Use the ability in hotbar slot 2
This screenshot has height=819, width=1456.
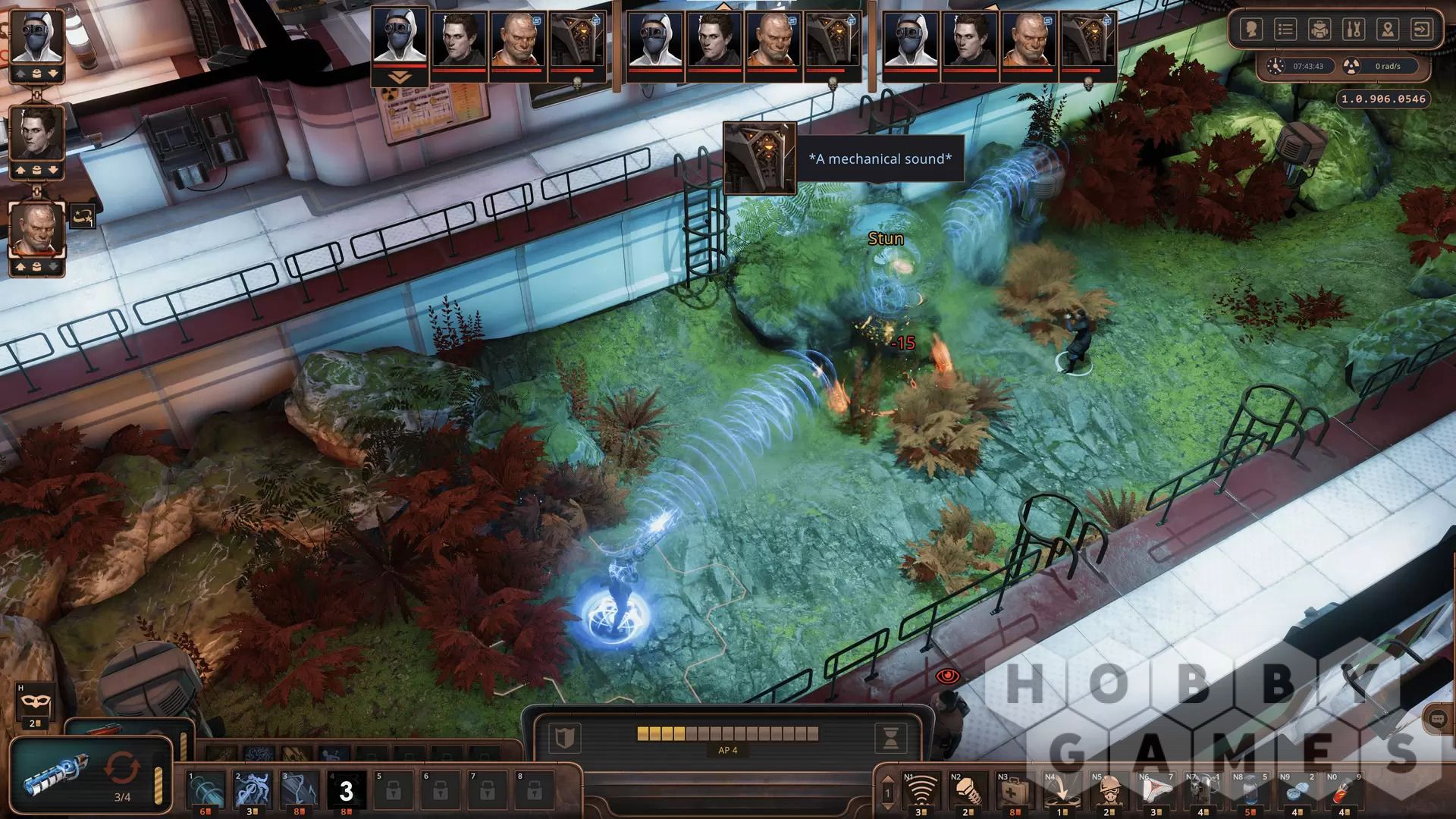[253, 790]
